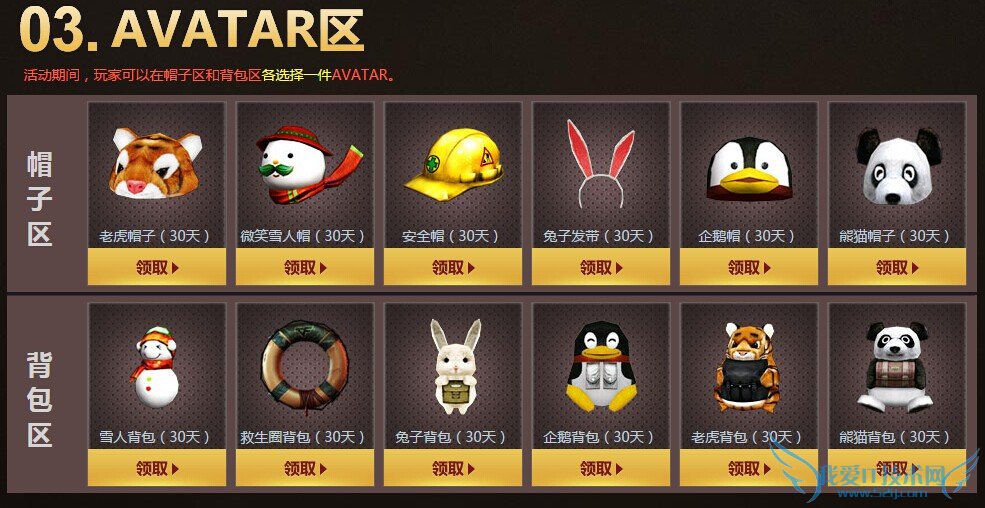This screenshot has width=985, height=508.
Task: Claim the yellow safety helmet (安全帽)
Action: 453,267
